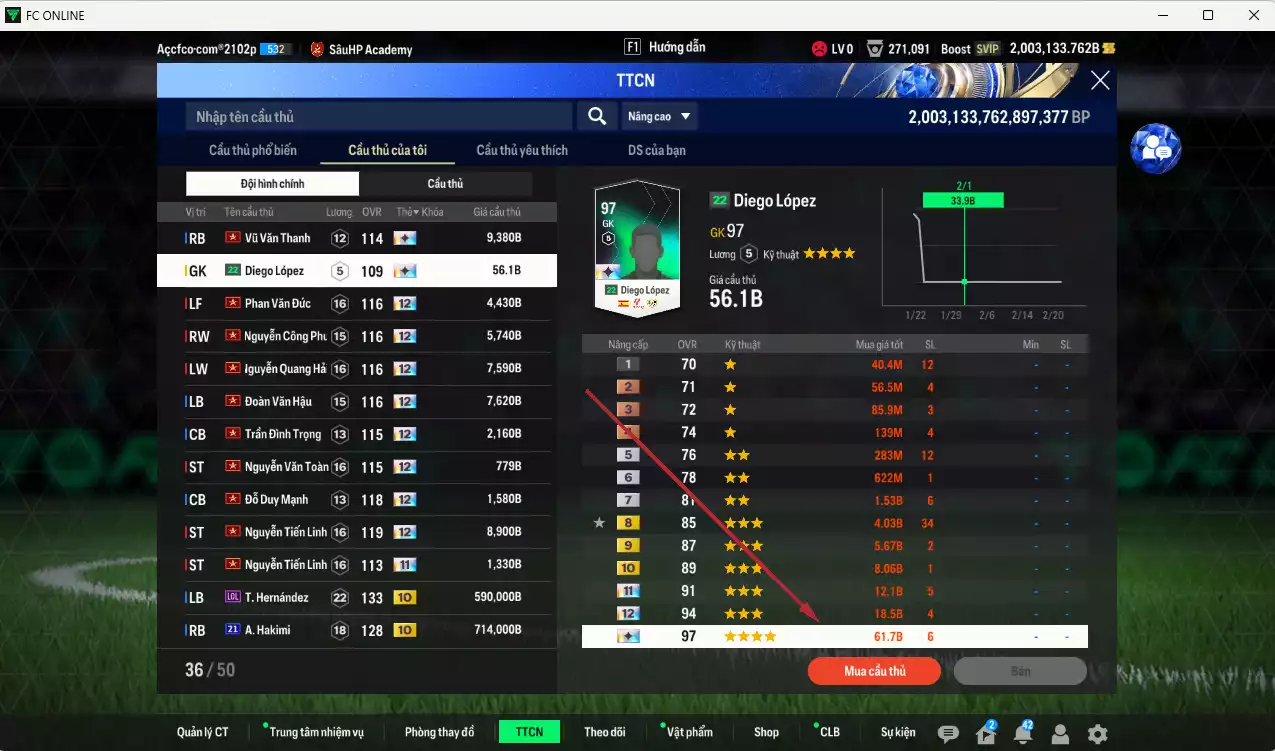Select the T. Hernández player row
The width and height of the screenshot is (1275, 751).
(x=356, y=598)
